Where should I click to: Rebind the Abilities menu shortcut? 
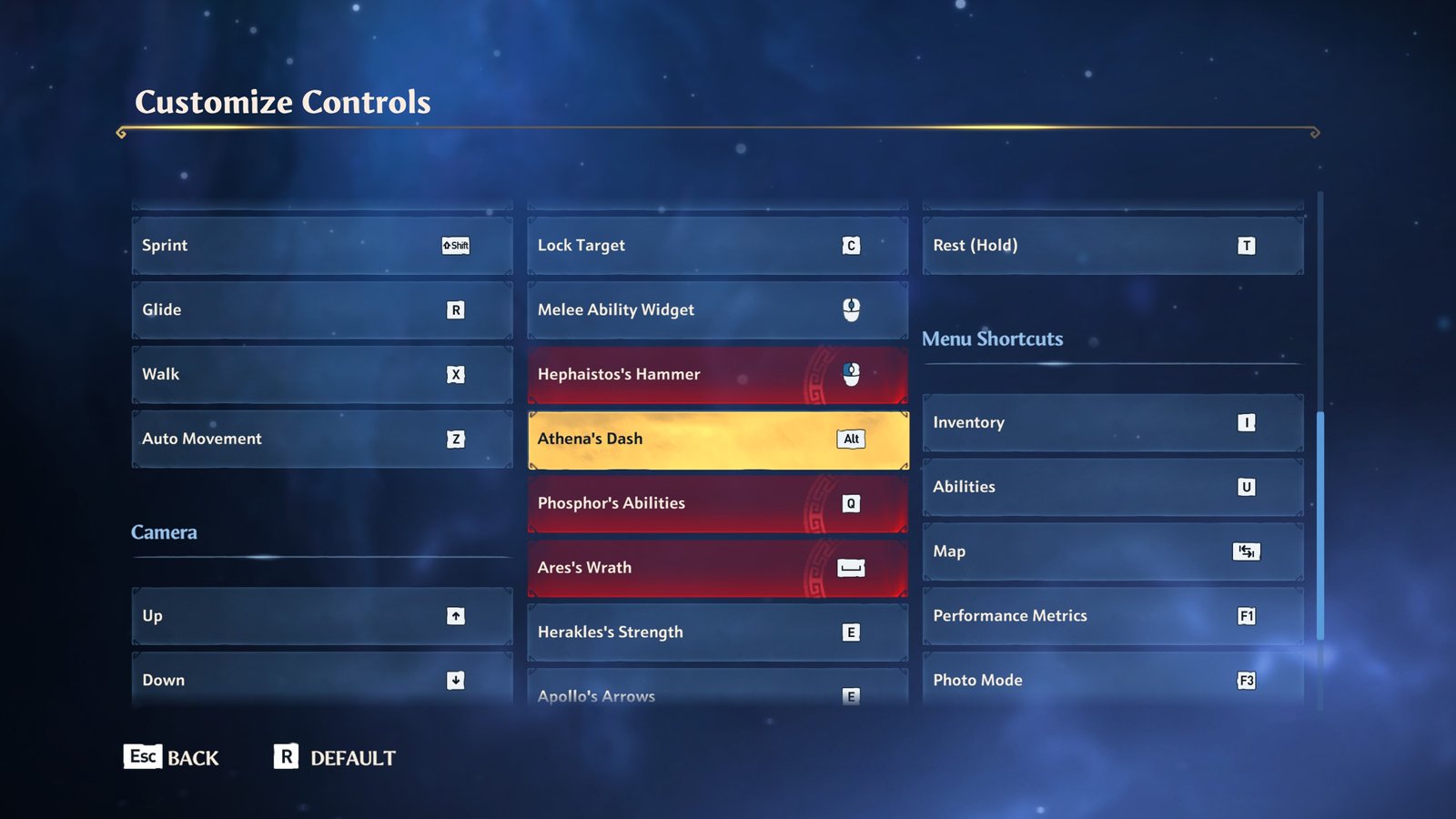[1112, 488]
